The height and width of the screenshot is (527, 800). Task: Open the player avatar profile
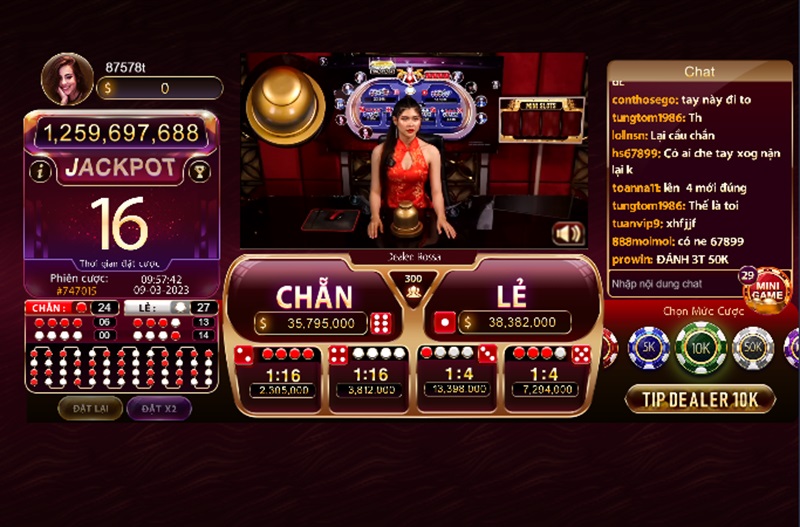[x=66, y=79]
